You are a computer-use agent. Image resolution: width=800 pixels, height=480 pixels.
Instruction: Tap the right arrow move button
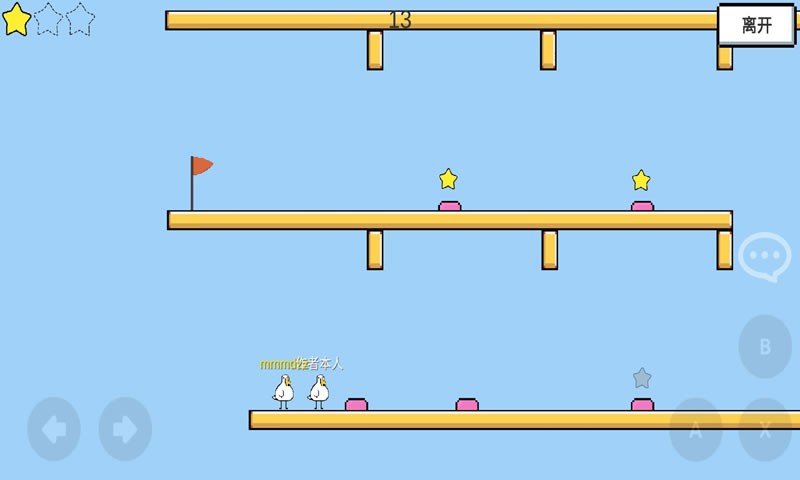pos(125,429)
